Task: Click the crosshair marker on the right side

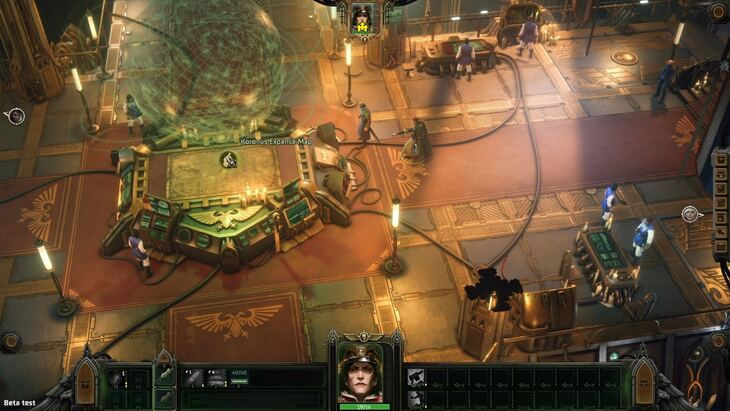Action: pyautogui.click(x=689, y=214)
